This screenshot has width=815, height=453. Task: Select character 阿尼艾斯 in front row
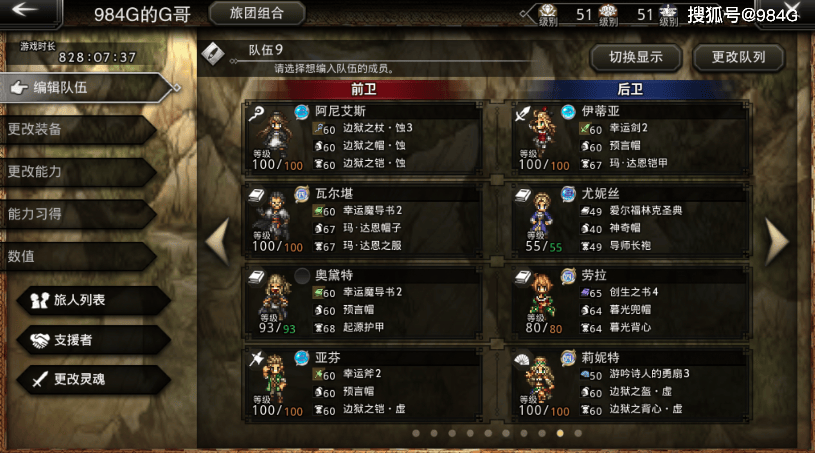(x=362, y=137)
